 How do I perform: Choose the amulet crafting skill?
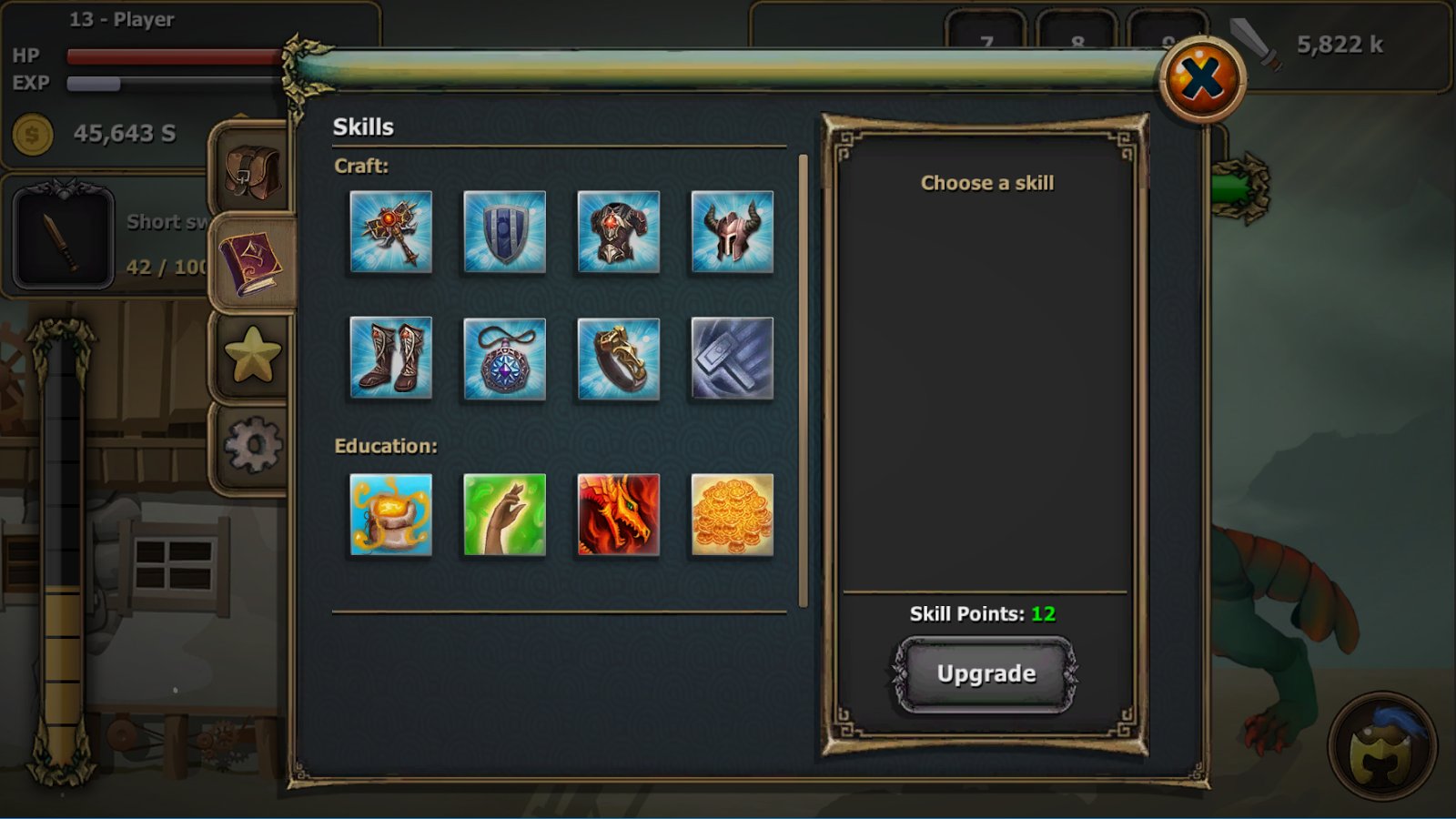point(505,359)
